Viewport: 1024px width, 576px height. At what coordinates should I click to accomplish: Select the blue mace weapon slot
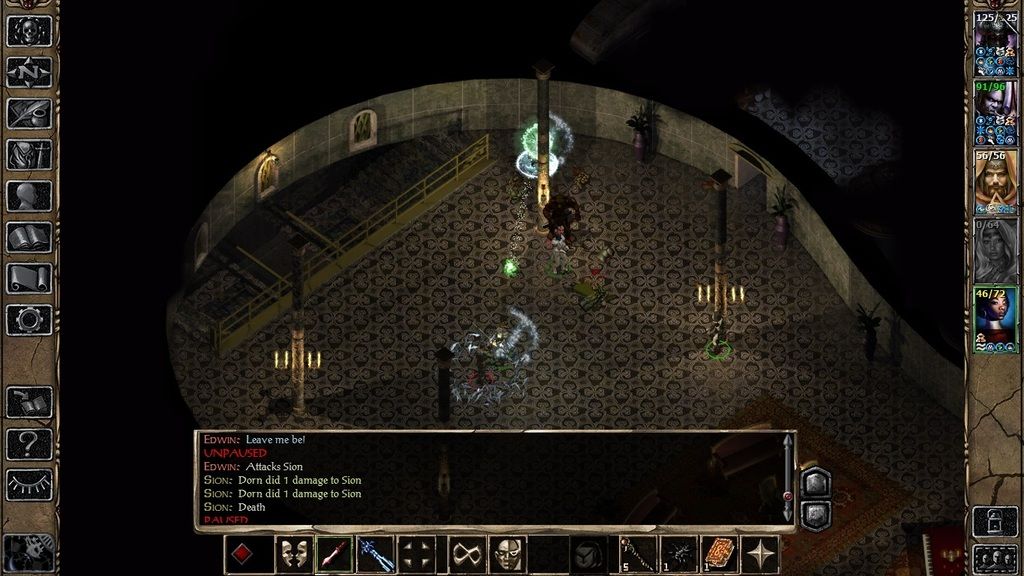377,554
